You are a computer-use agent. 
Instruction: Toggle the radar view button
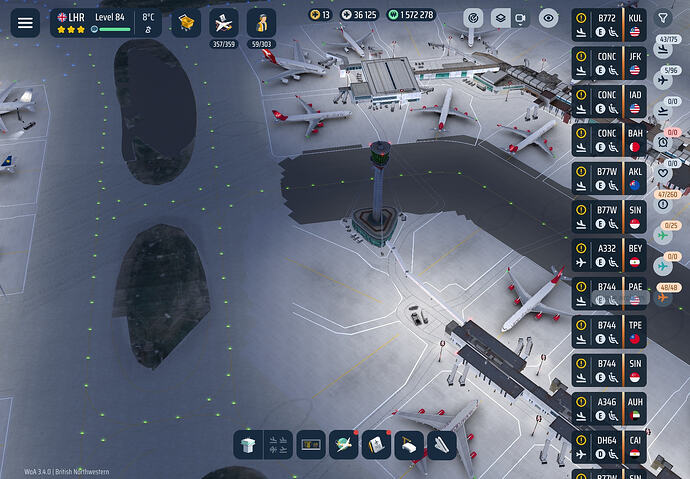click(475, 18)
